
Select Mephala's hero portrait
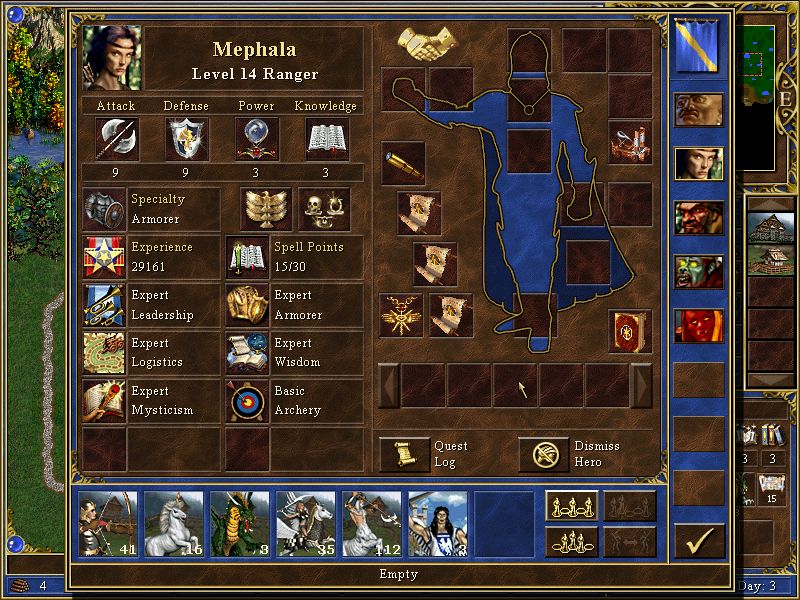pyautogui.click(x=112, y=58)
